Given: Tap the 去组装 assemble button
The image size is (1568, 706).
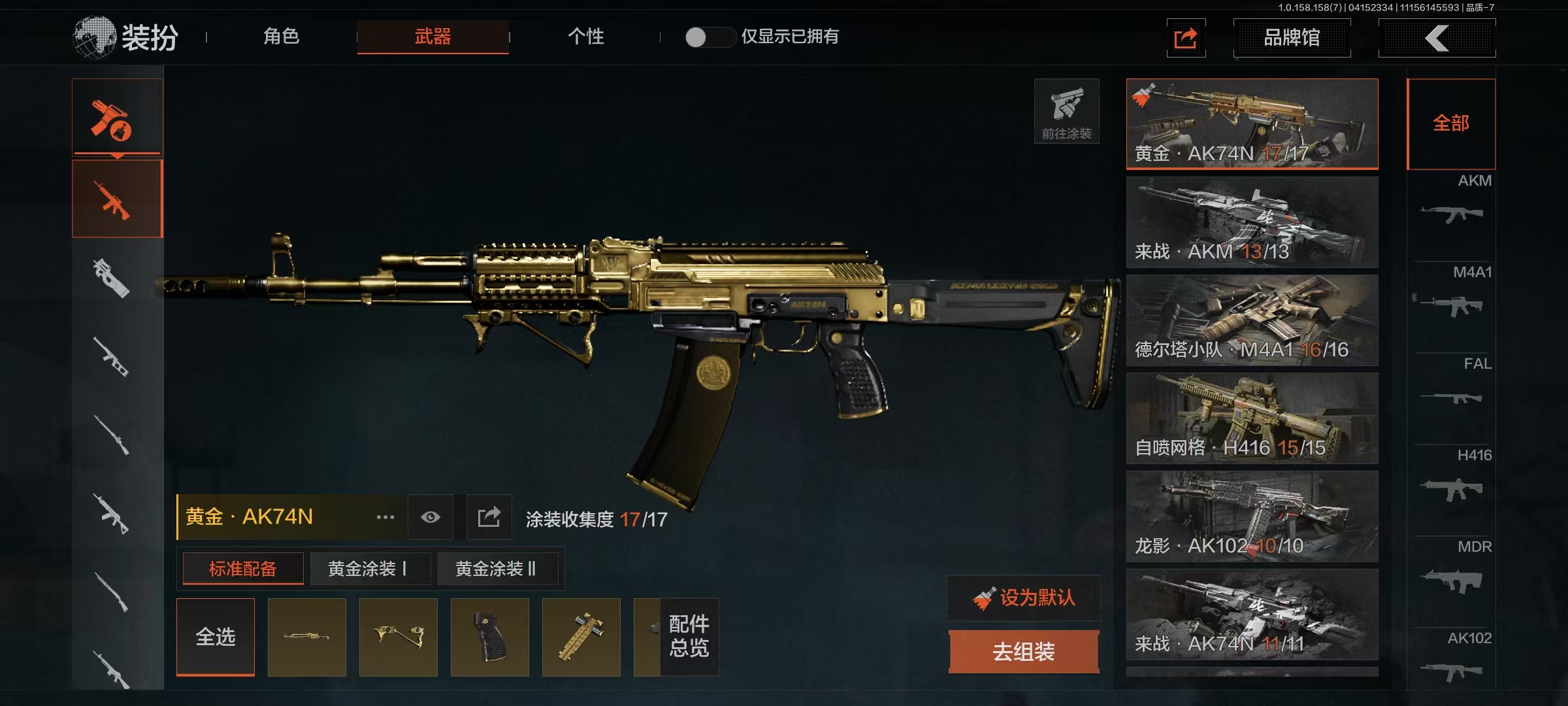Looking at the screenshot, I should (x=1024, y=652).
